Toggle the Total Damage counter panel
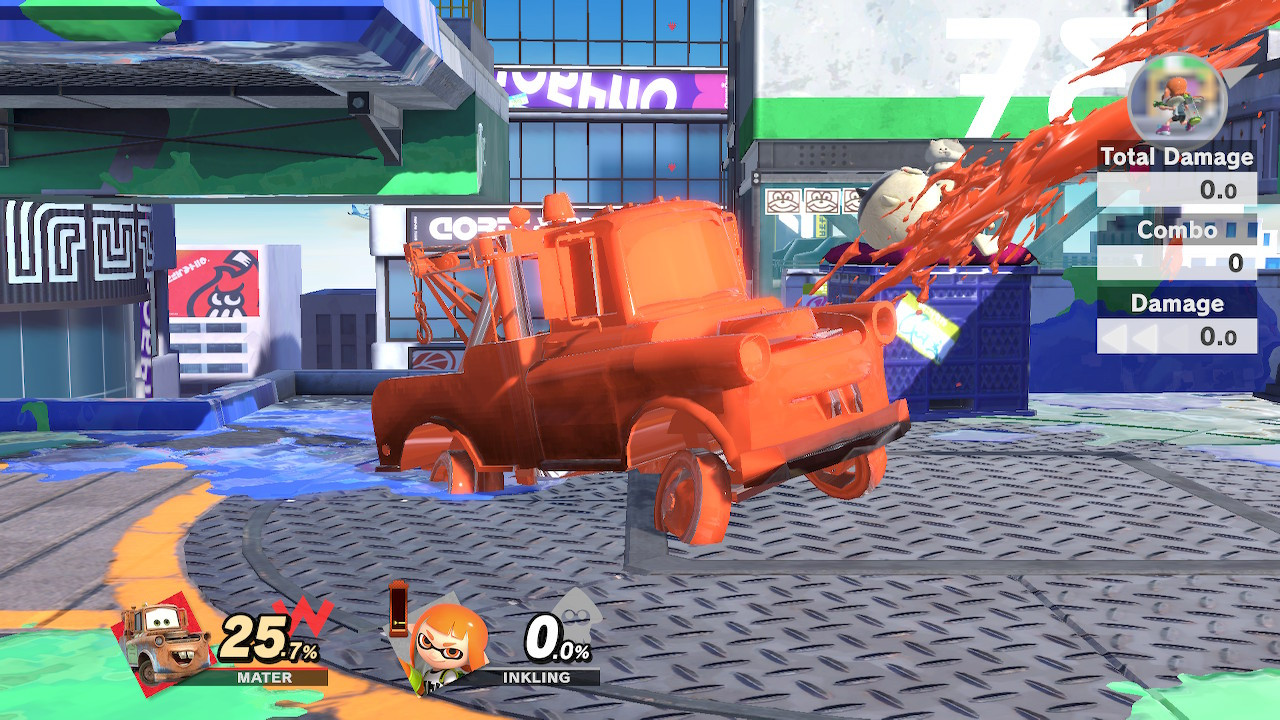The width and height of the screenshot is (1280, 720). (x=1176, y=157)
